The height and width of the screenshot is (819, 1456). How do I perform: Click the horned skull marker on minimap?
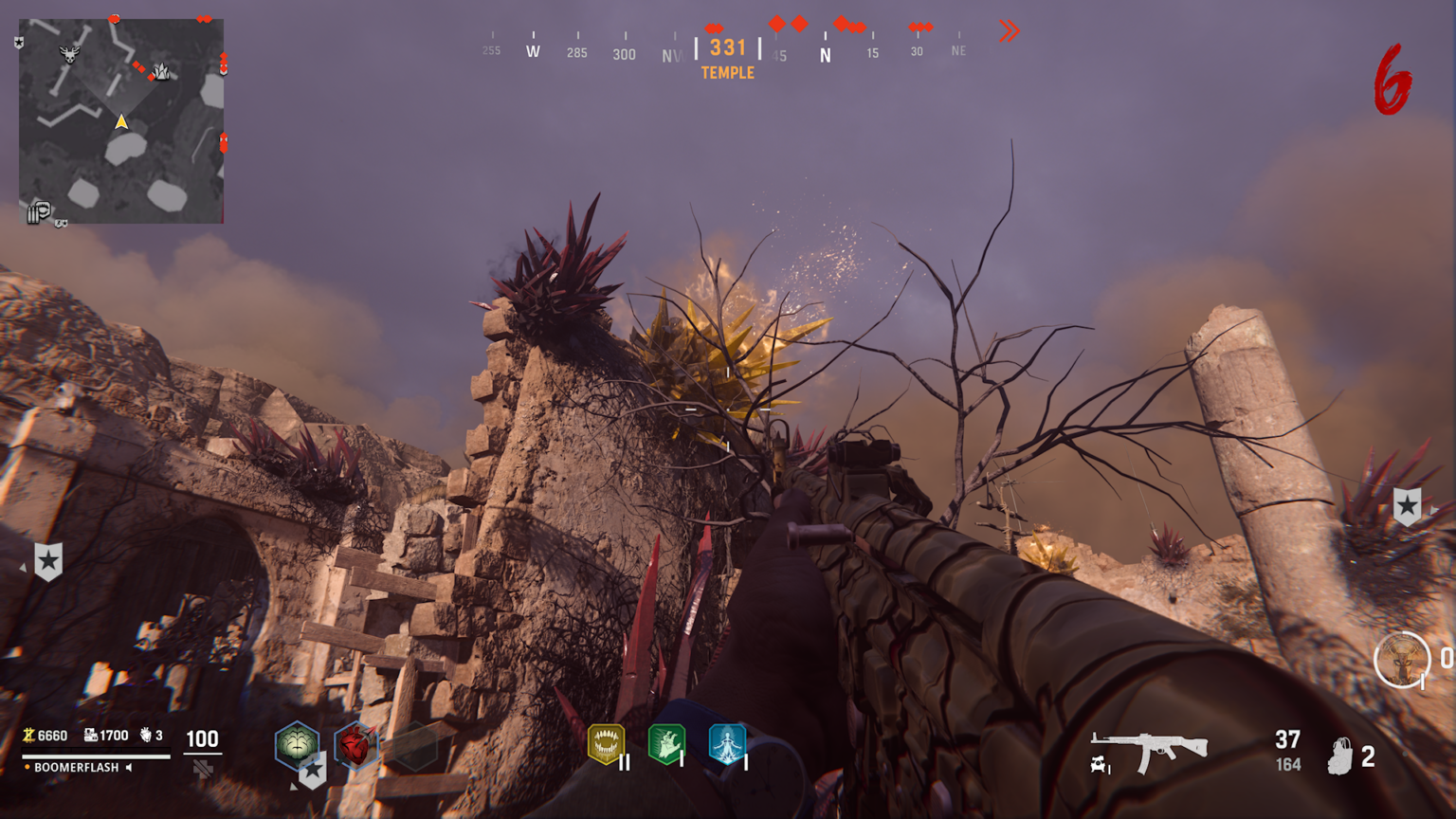point(69,54)
